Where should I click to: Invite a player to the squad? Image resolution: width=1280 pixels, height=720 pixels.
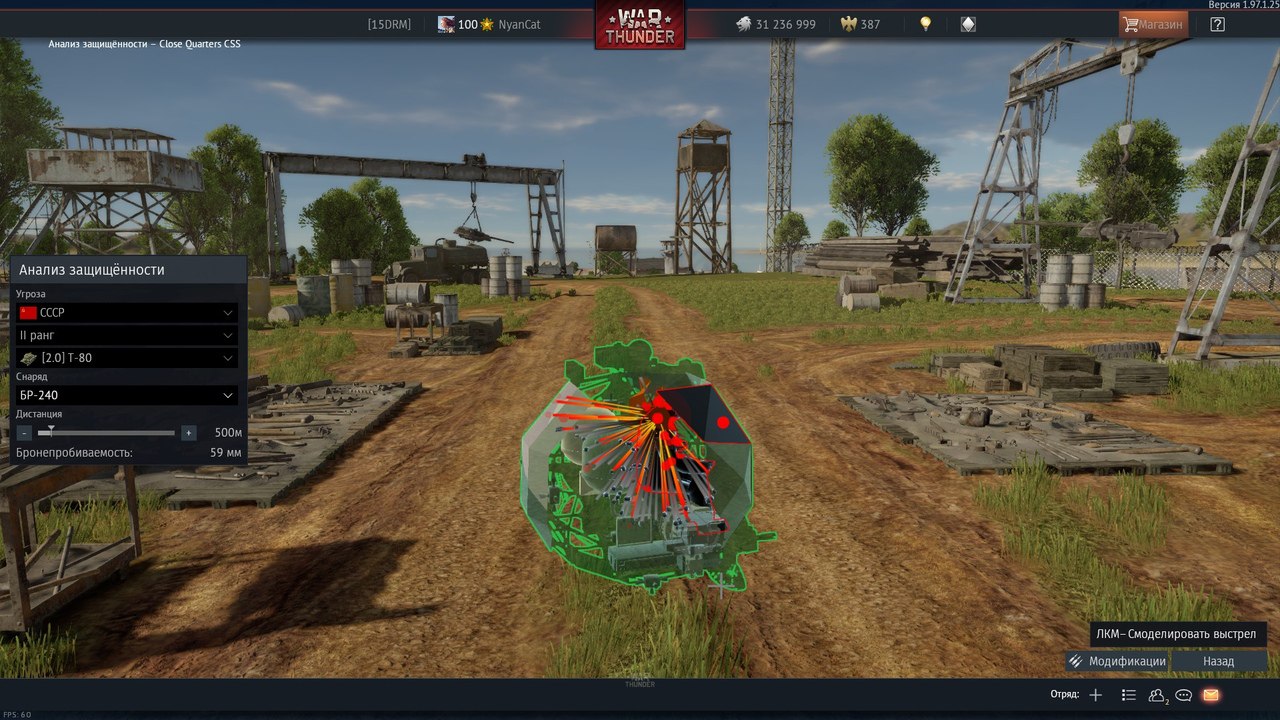tap(1096, 695)
